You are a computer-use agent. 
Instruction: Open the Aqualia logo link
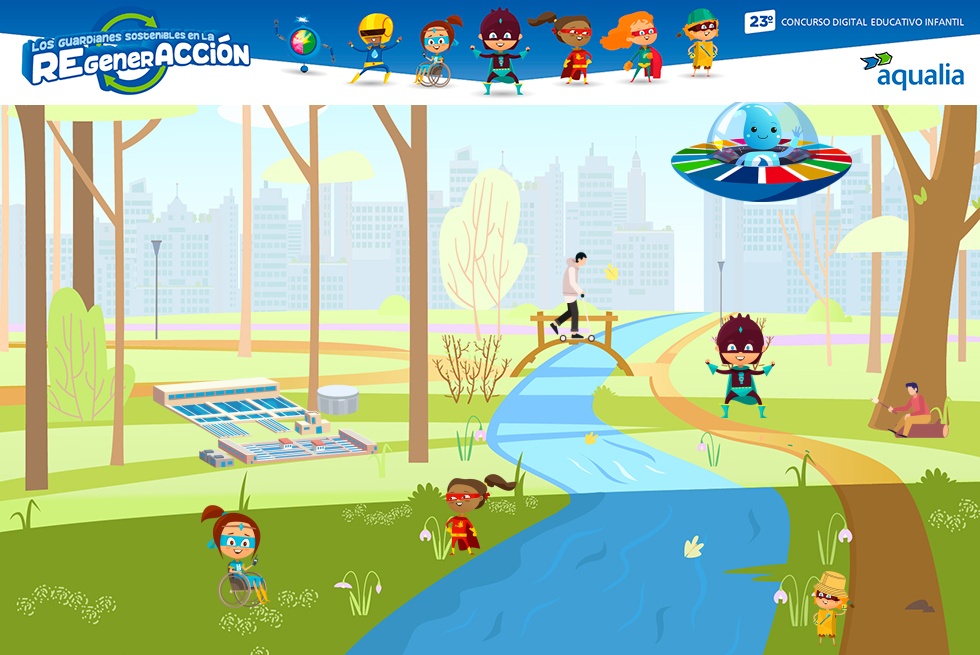[x=912, y=70]
